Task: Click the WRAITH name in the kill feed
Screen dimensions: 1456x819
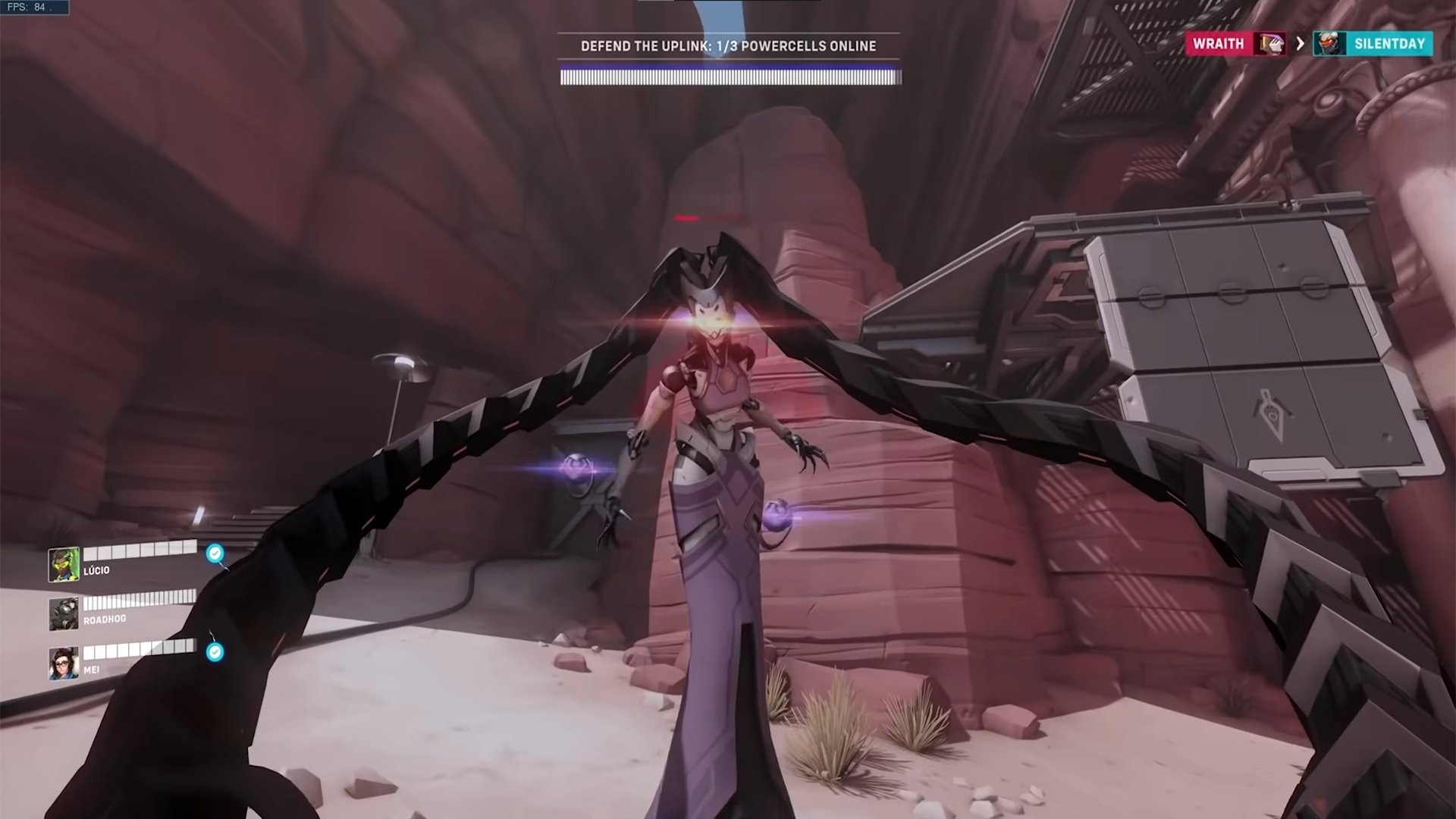Action: 1218,43
